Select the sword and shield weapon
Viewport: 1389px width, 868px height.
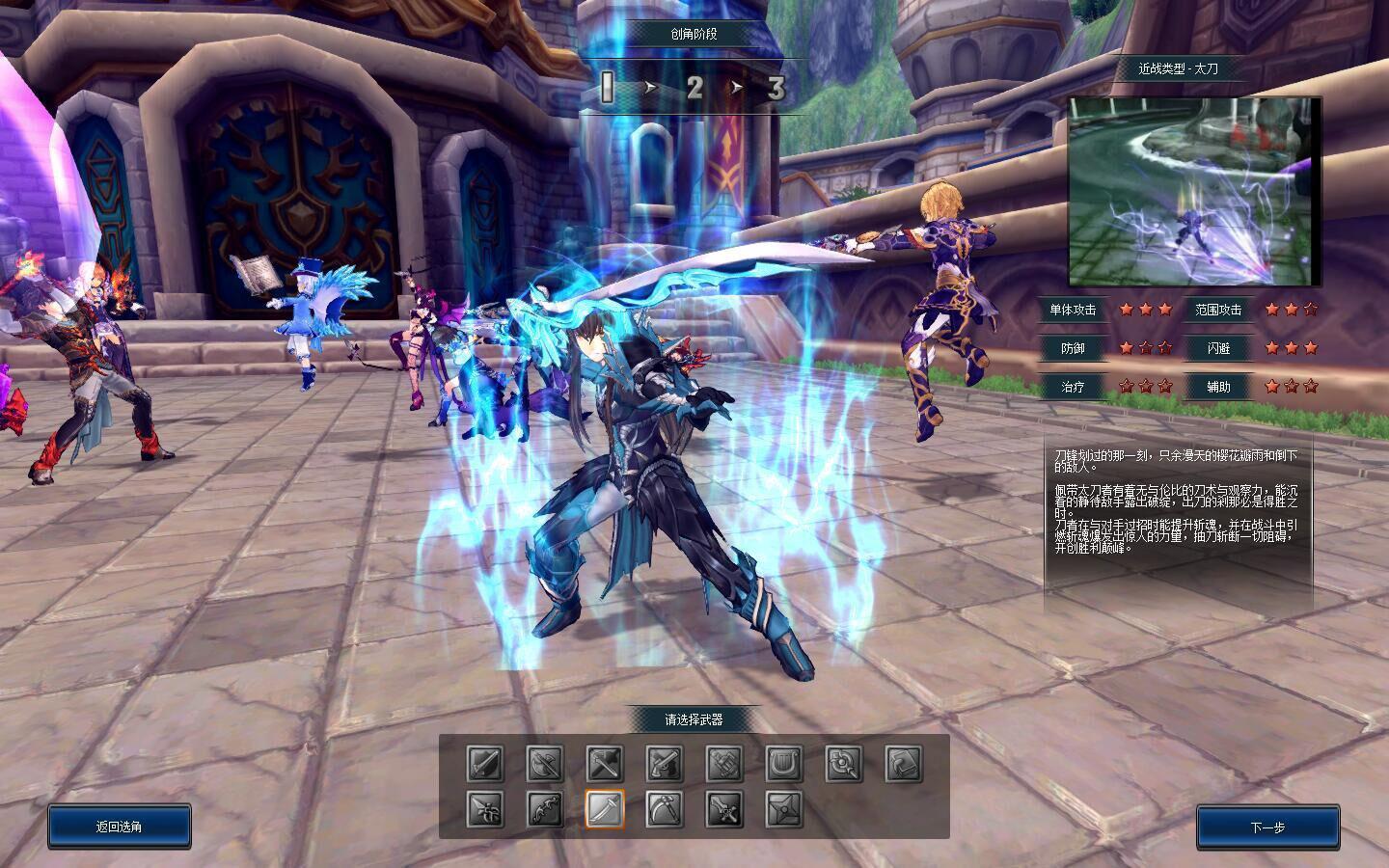pyautogui.click(x=485, y=764)
